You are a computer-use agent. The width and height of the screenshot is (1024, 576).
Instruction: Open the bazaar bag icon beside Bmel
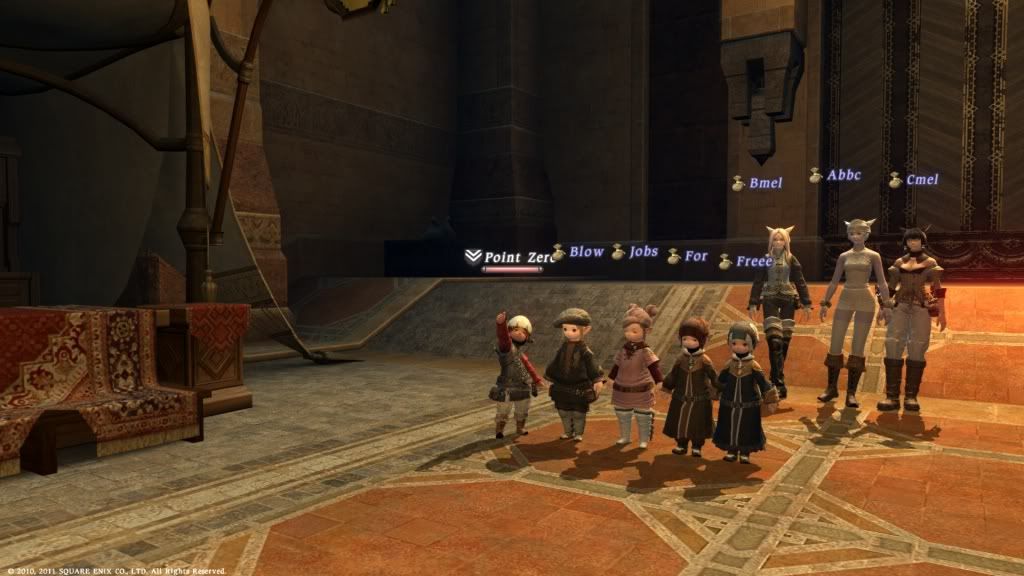(x=738, y=184)
